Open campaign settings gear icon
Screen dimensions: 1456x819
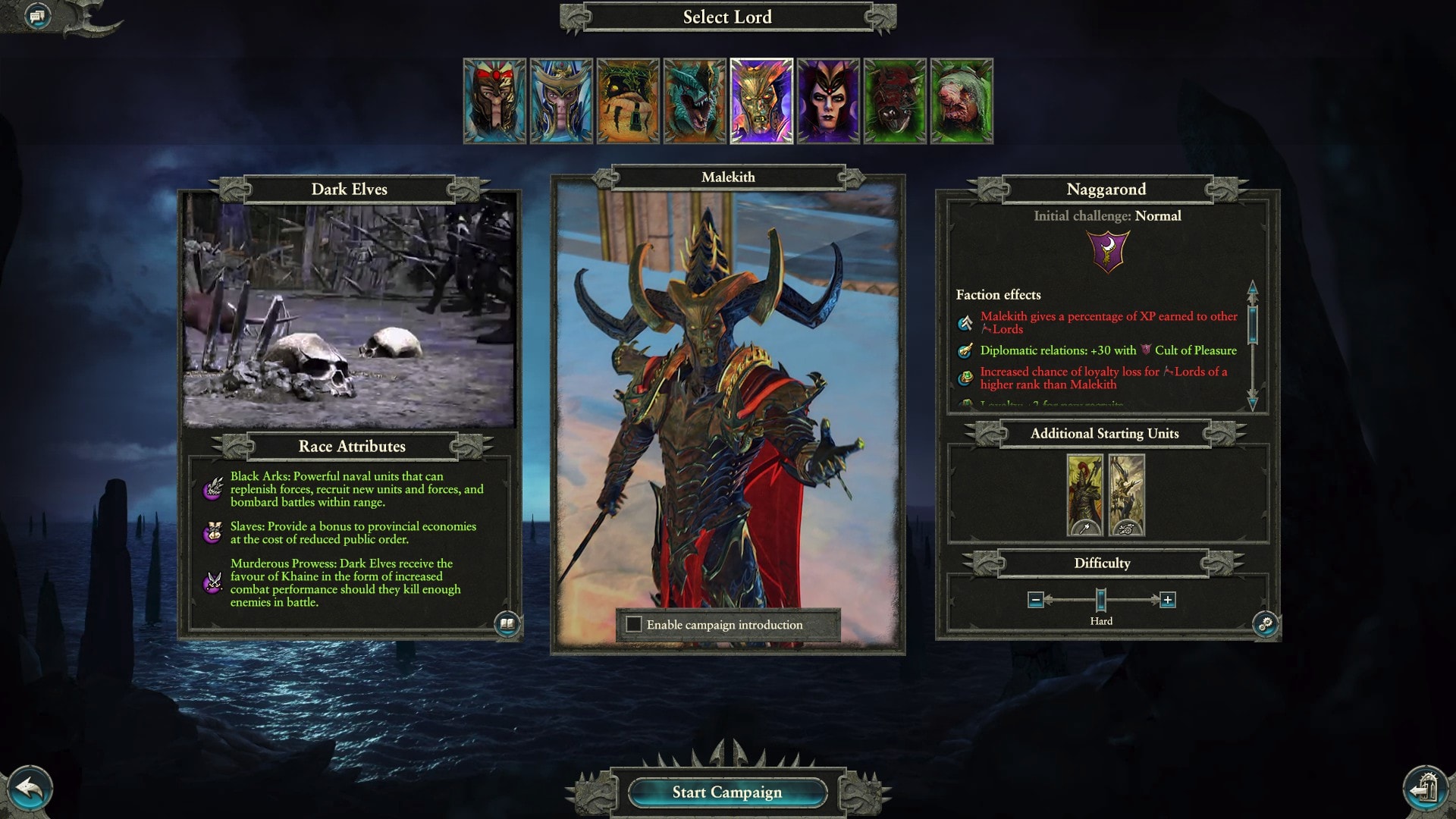coord(1265,624)
